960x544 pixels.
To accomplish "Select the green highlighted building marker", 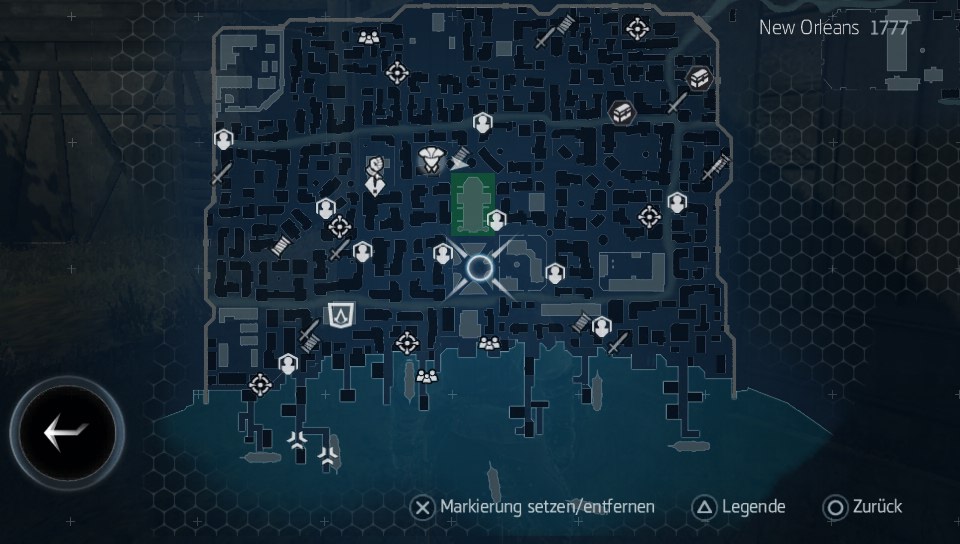I will point(472,202).
